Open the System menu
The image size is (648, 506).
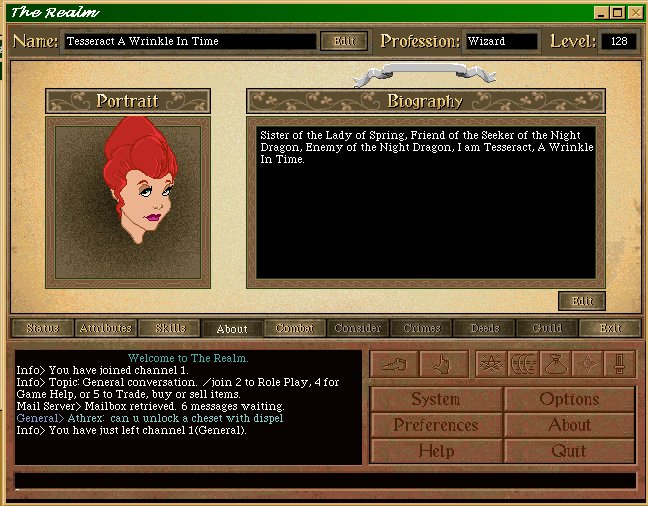point(436,399)
